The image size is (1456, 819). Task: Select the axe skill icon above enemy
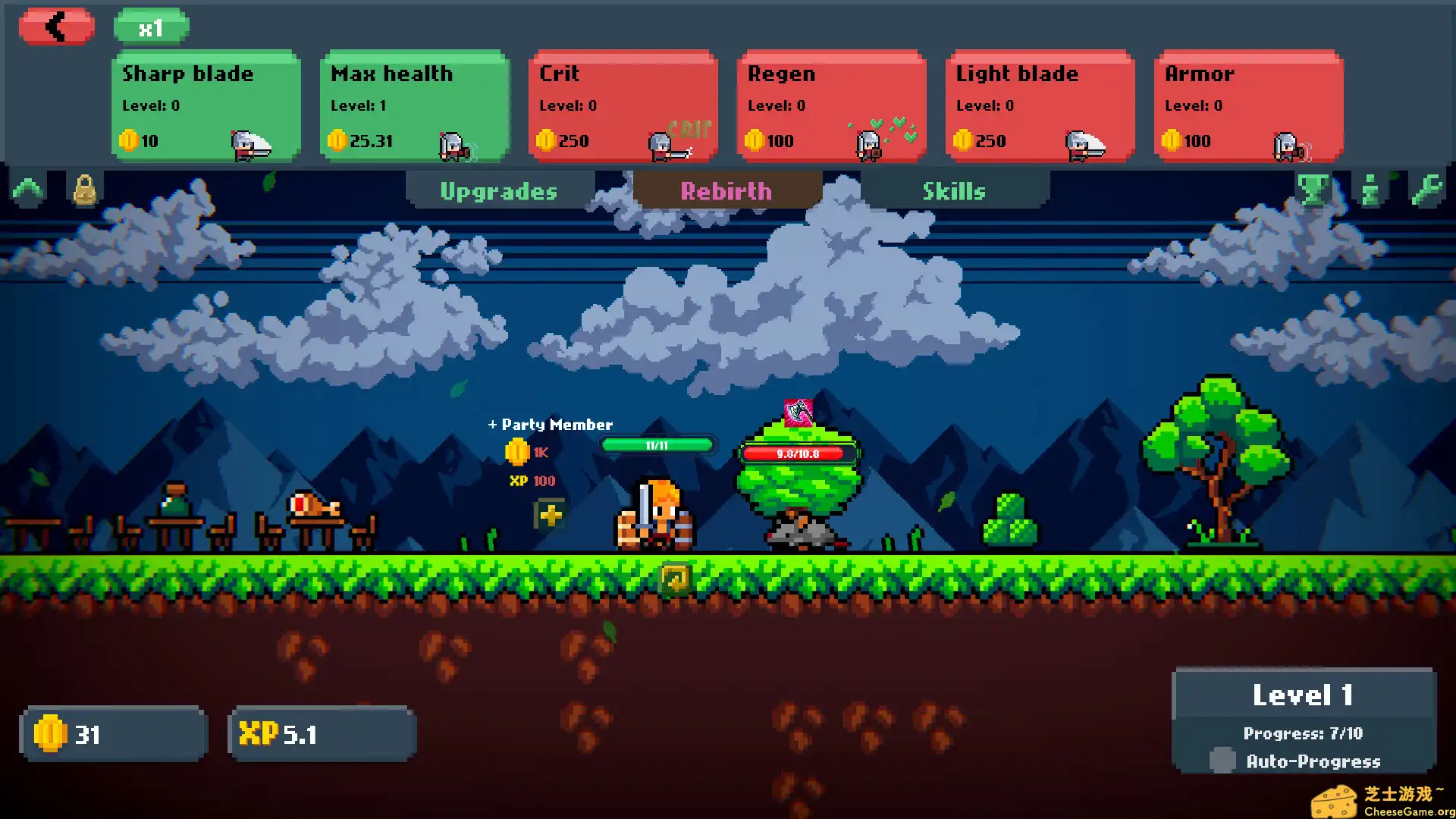point(798,413)
